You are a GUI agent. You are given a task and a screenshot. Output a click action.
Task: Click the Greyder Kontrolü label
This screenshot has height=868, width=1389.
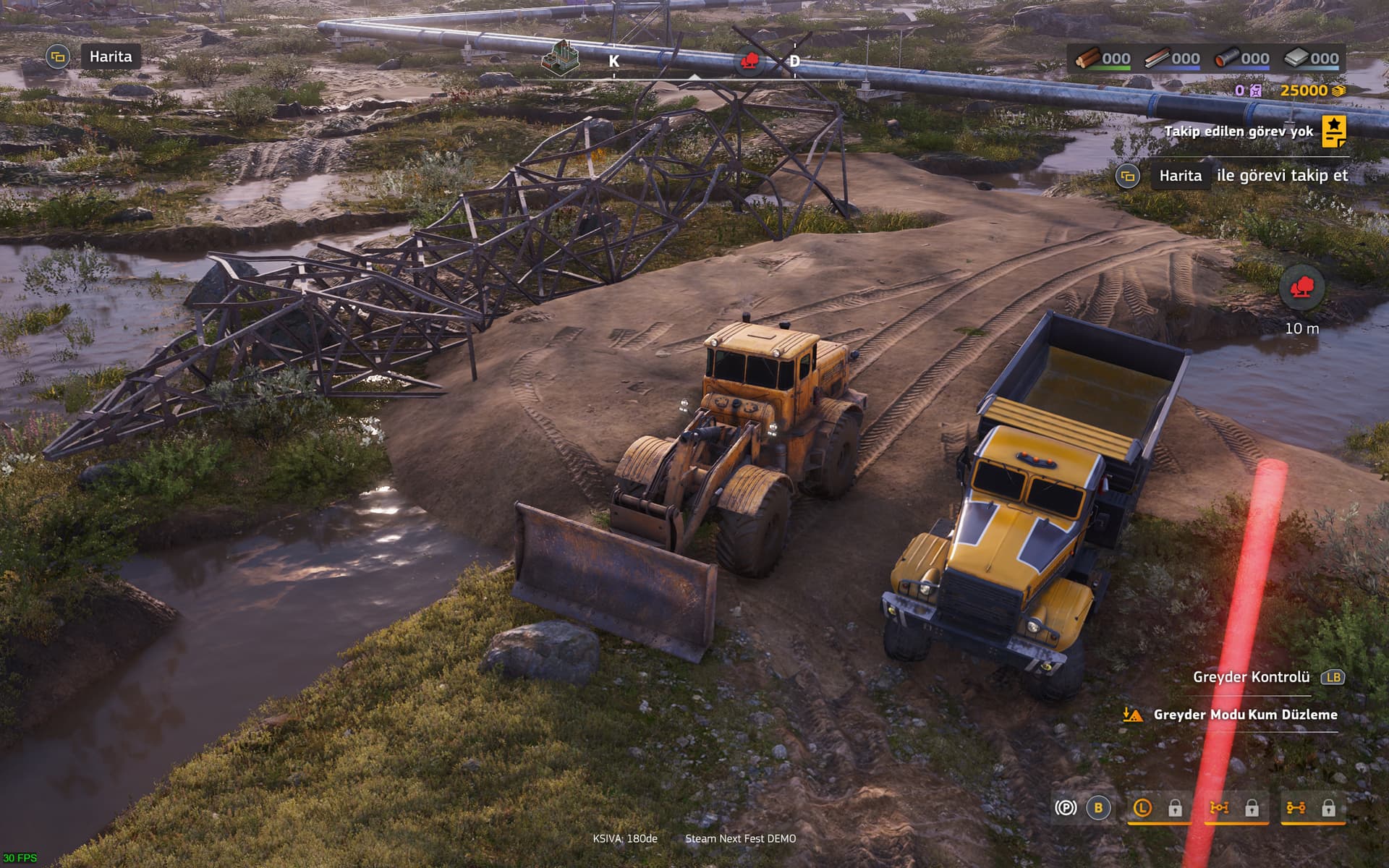(x=1251, y=677)
